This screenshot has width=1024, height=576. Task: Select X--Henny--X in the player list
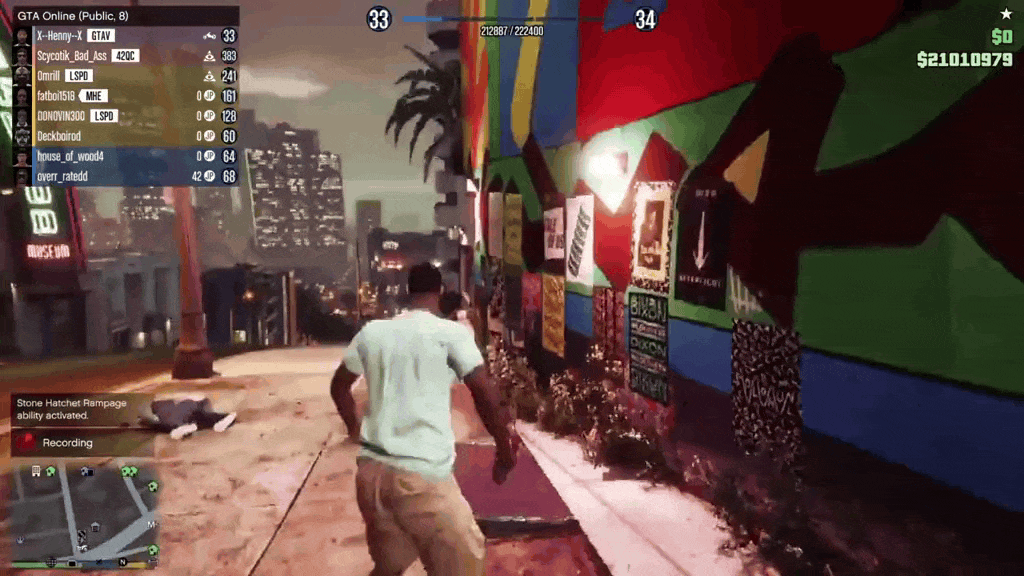(x=60, y=36)
